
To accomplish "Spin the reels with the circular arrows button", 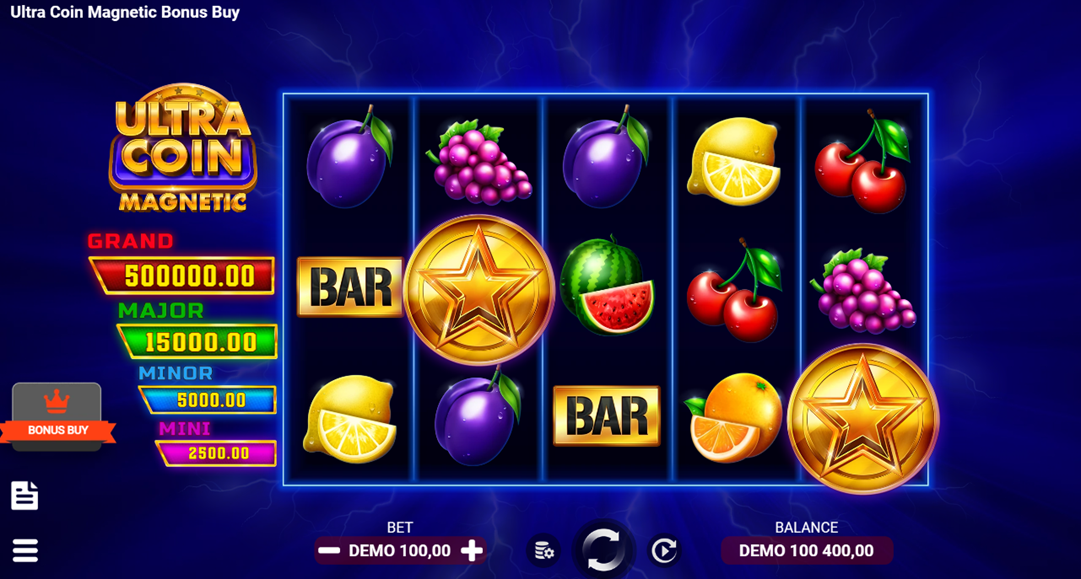I will (603, 549).
